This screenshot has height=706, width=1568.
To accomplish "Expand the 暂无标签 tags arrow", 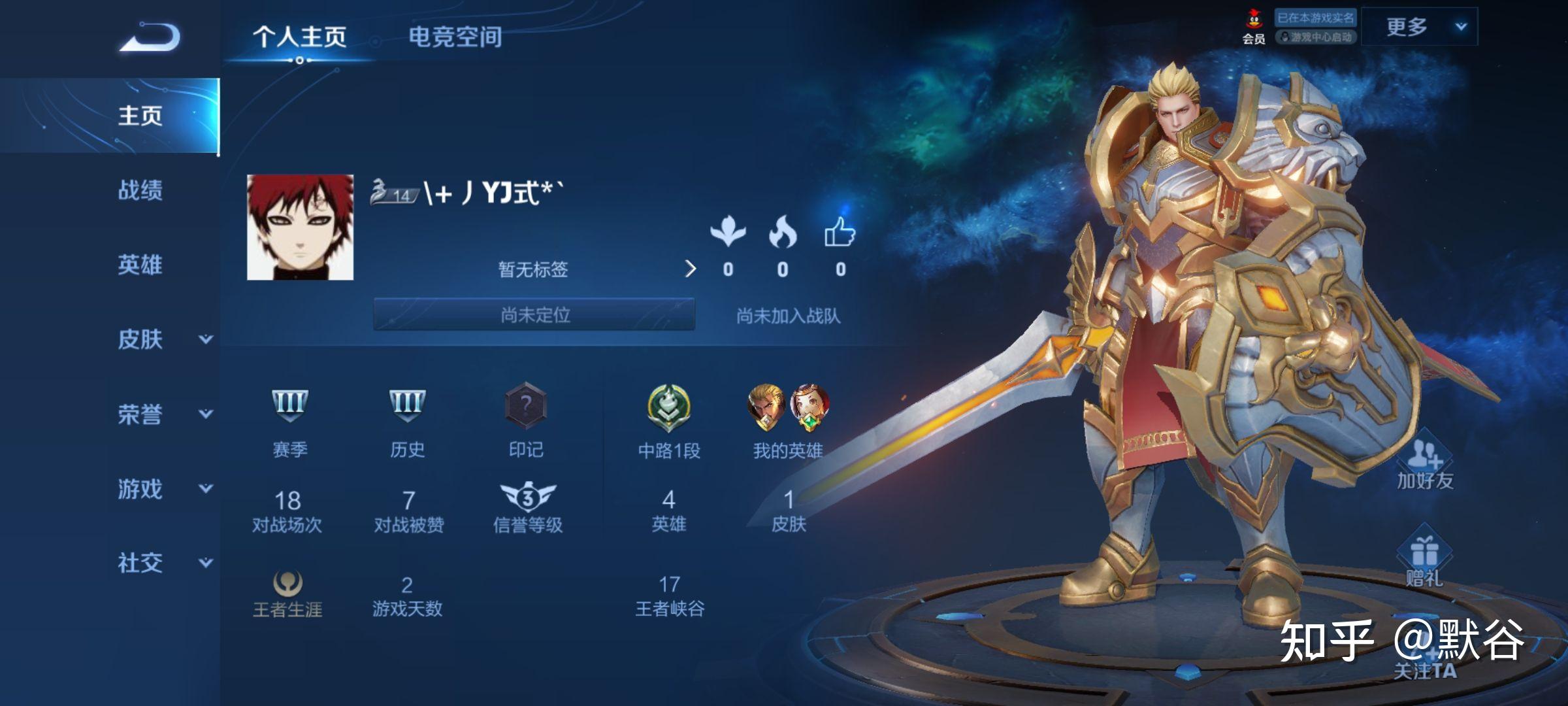I will [690, 269].
